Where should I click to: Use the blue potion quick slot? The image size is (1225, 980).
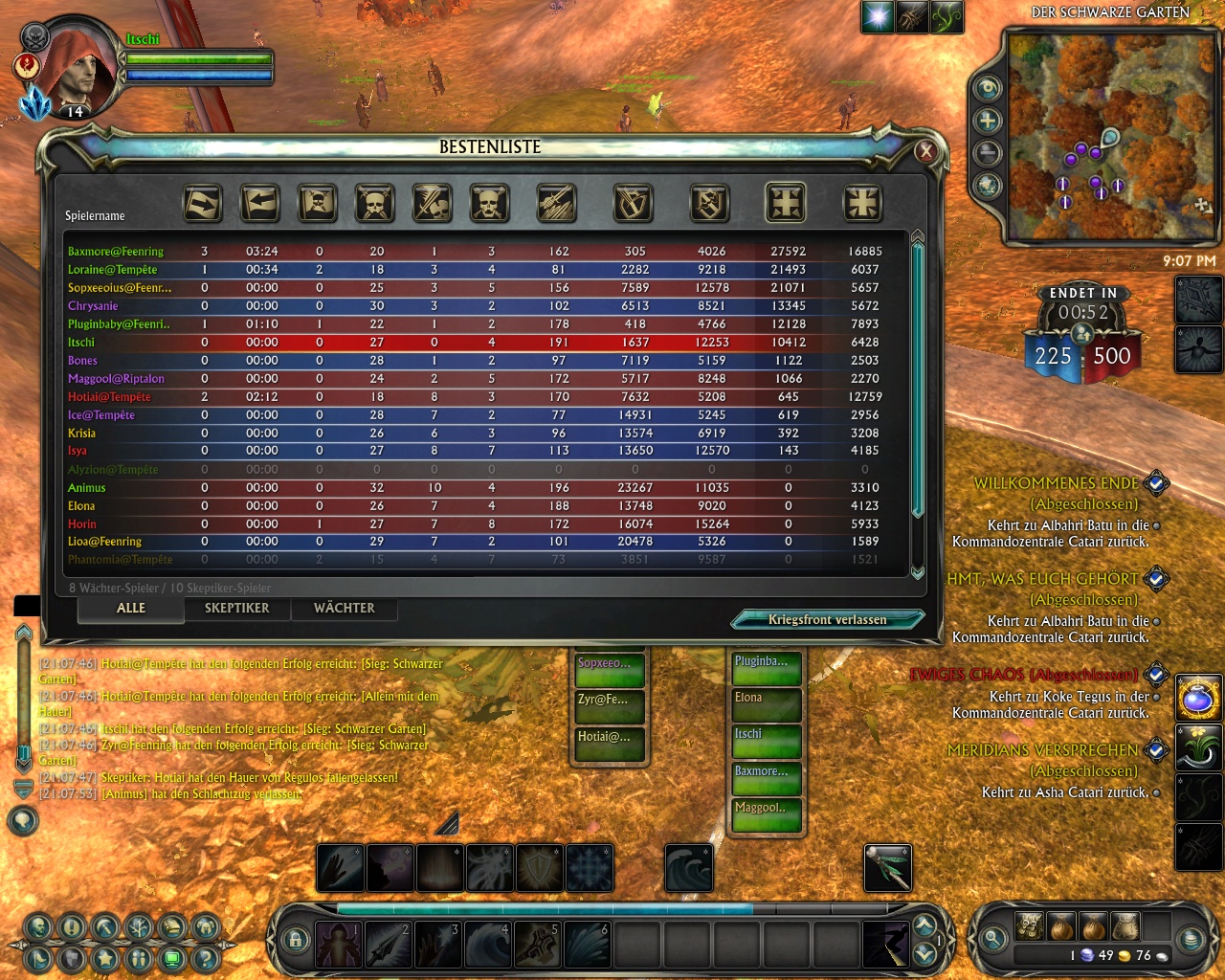coord(1198,698)
